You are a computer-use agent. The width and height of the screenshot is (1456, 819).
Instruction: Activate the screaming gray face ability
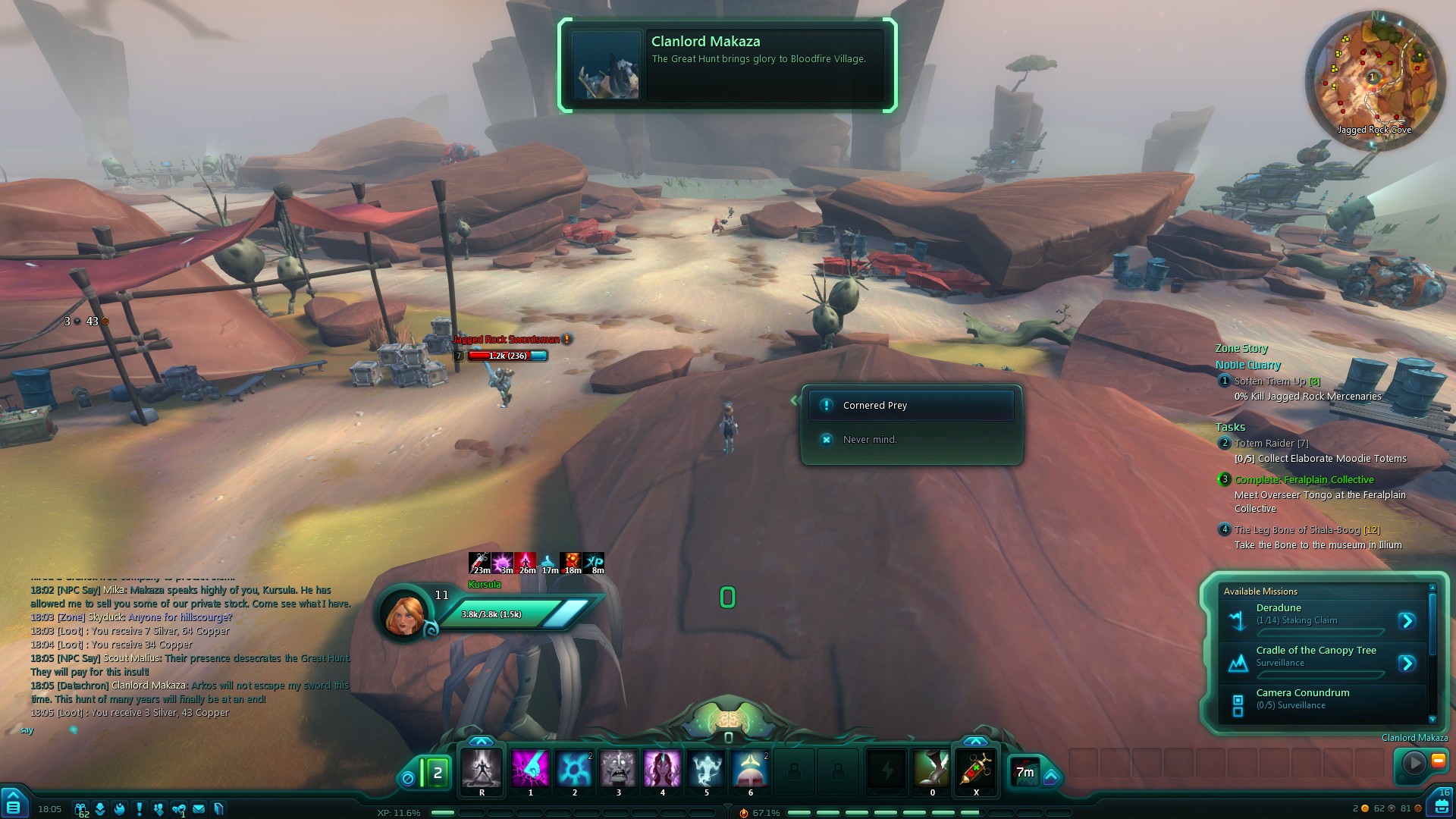tap(618, 769)
